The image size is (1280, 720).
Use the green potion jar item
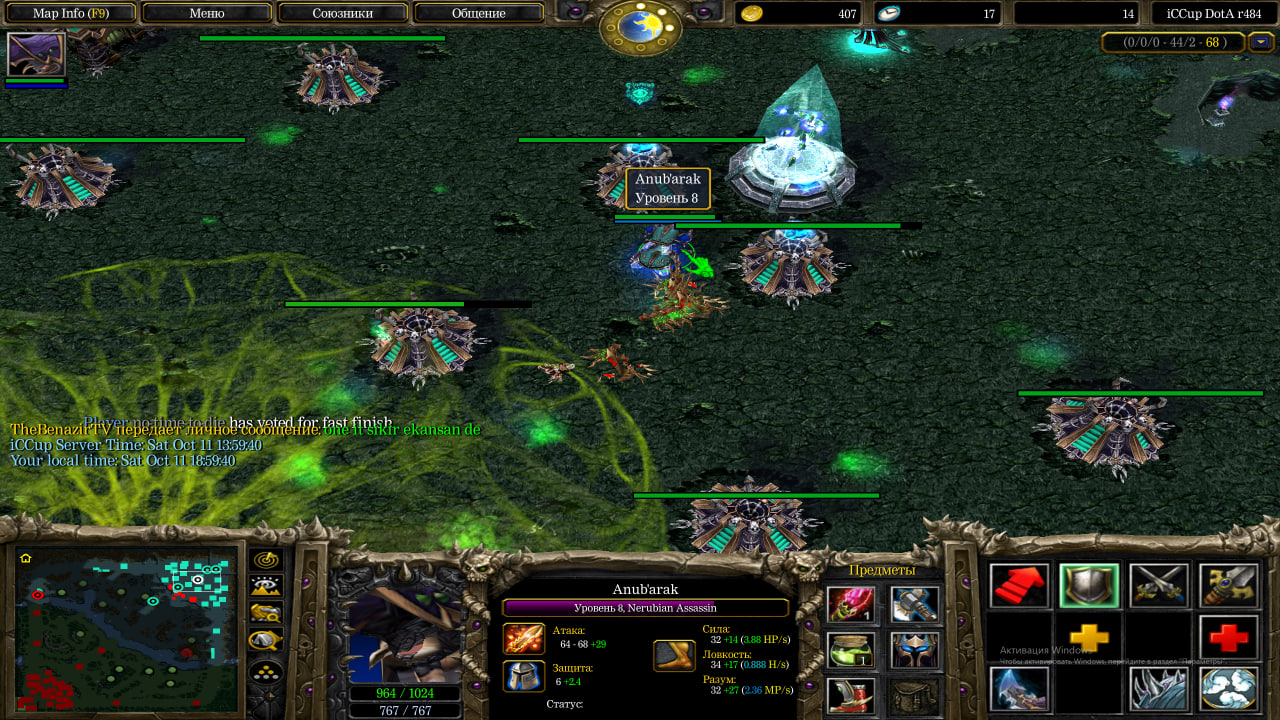[x=850, y=650]
